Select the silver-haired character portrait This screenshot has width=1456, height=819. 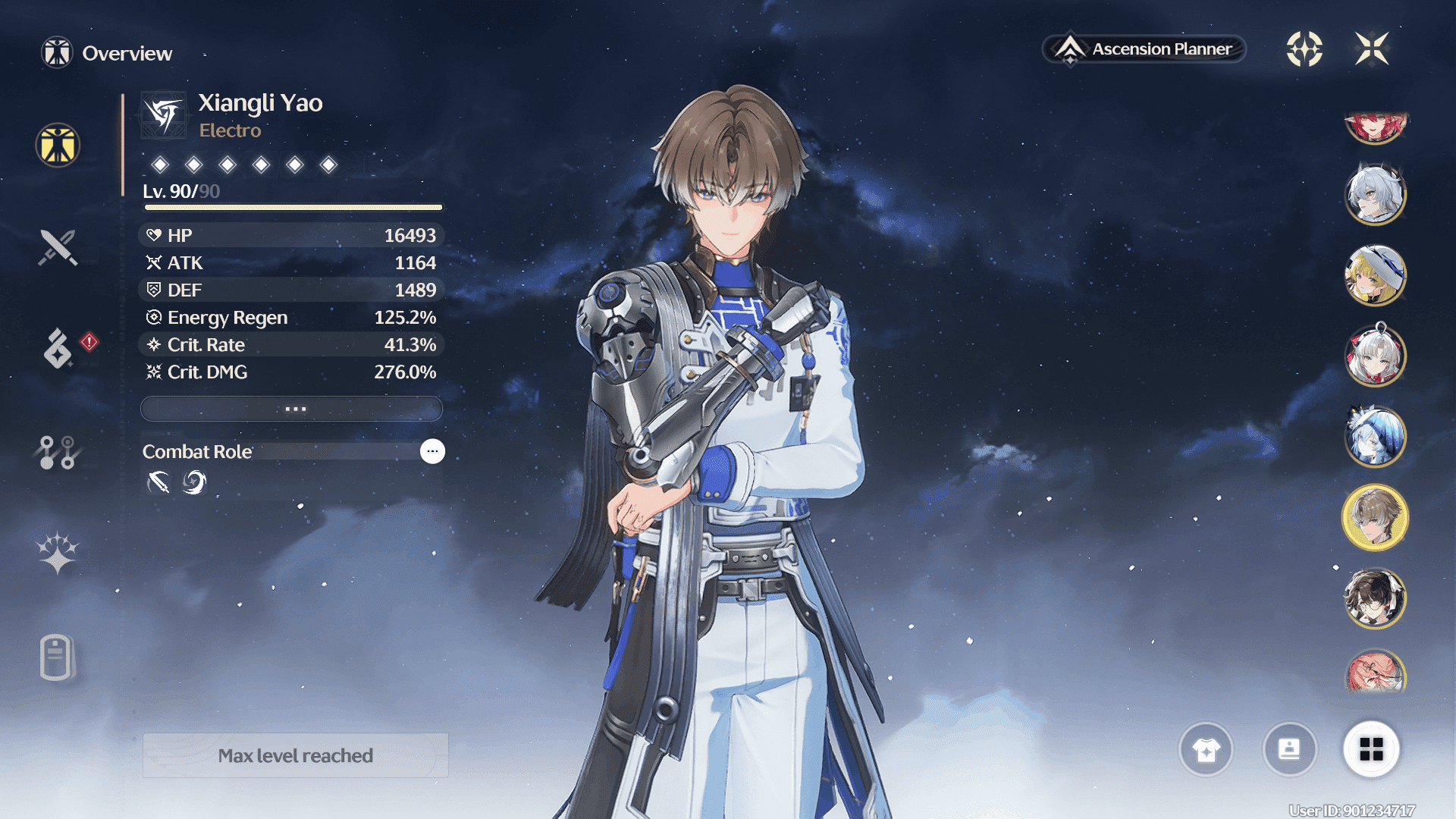coord(1375,194)
